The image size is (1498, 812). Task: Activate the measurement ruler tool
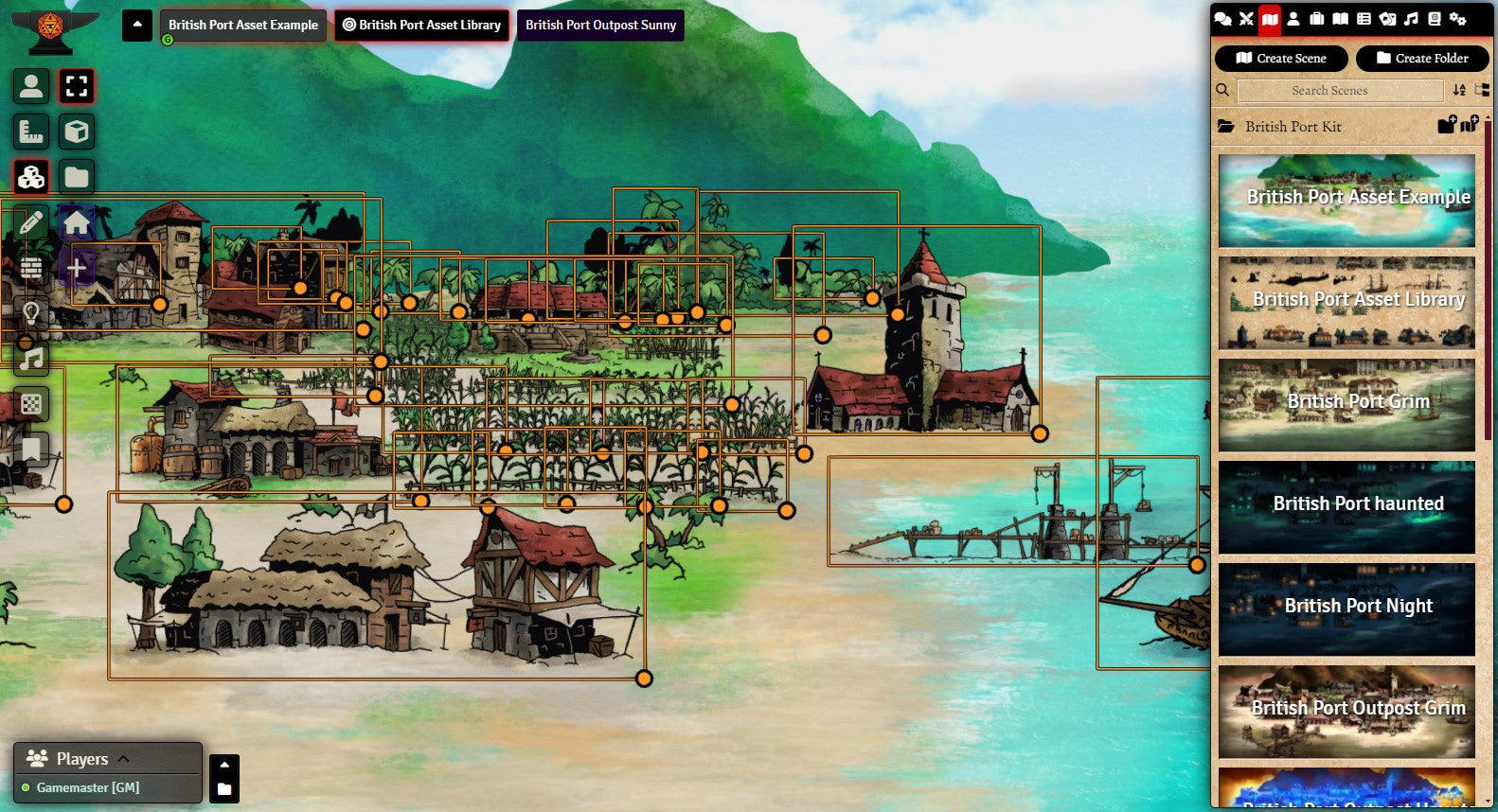coord(31,132)
